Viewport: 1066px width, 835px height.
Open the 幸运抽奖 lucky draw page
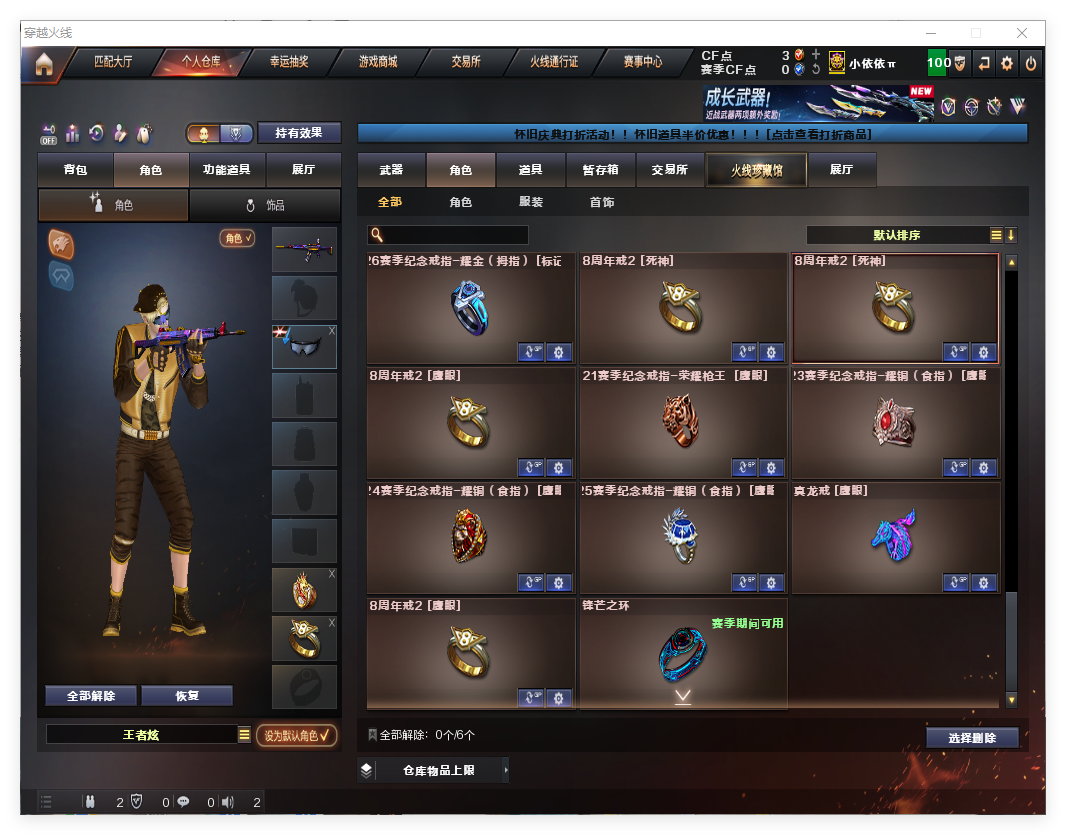click(288, 62)
